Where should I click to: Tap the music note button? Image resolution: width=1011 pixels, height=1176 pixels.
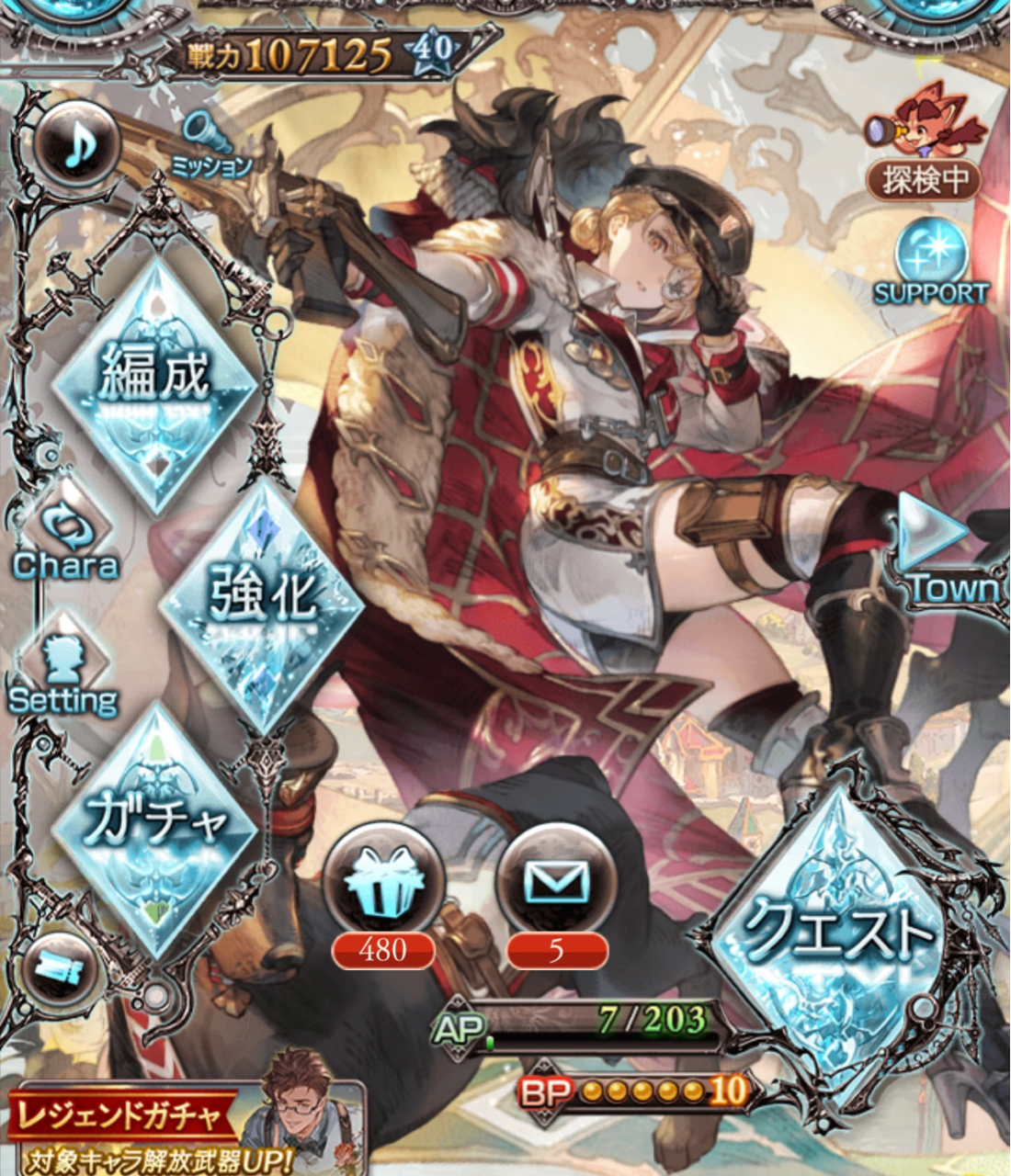[x=79, y=147]
